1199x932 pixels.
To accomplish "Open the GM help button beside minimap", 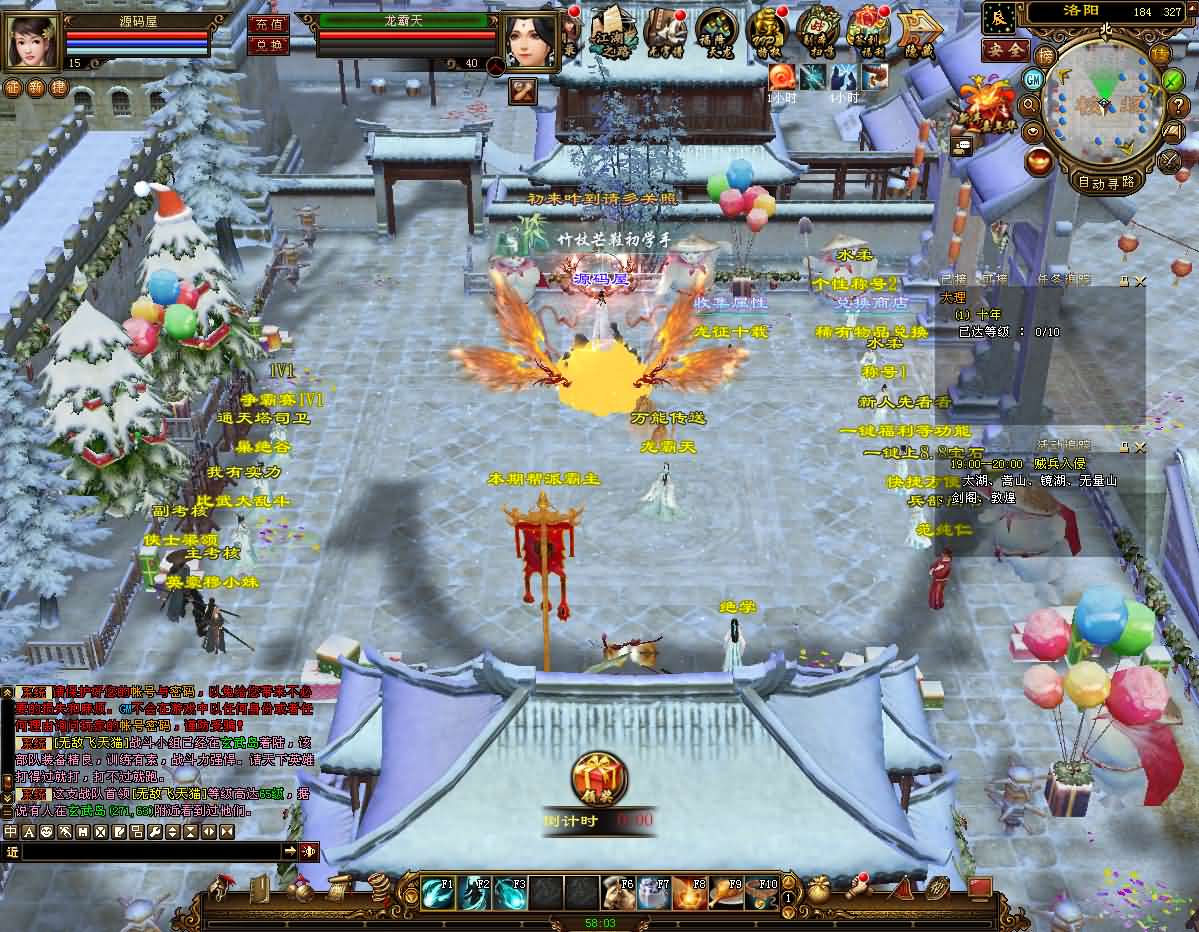I will [x=1033, y=78].
